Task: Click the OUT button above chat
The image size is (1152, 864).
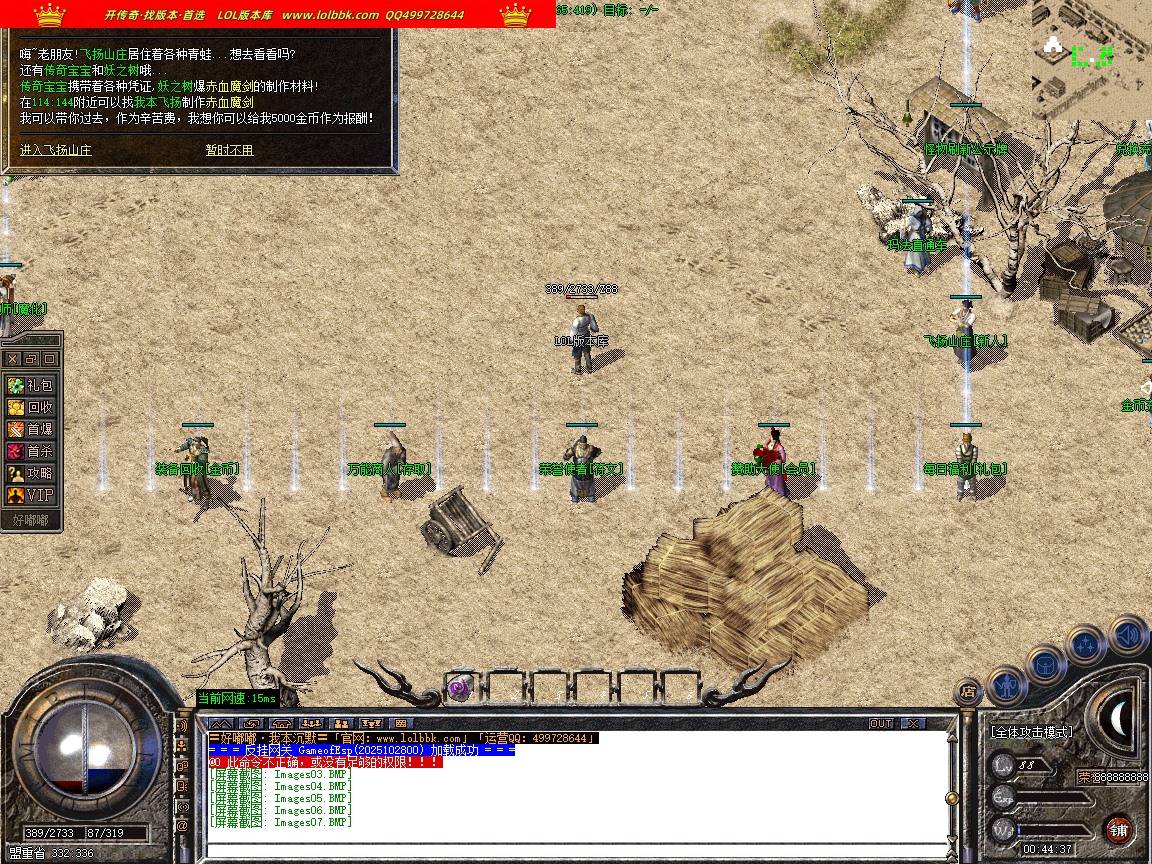Action: tap(880, 723)
